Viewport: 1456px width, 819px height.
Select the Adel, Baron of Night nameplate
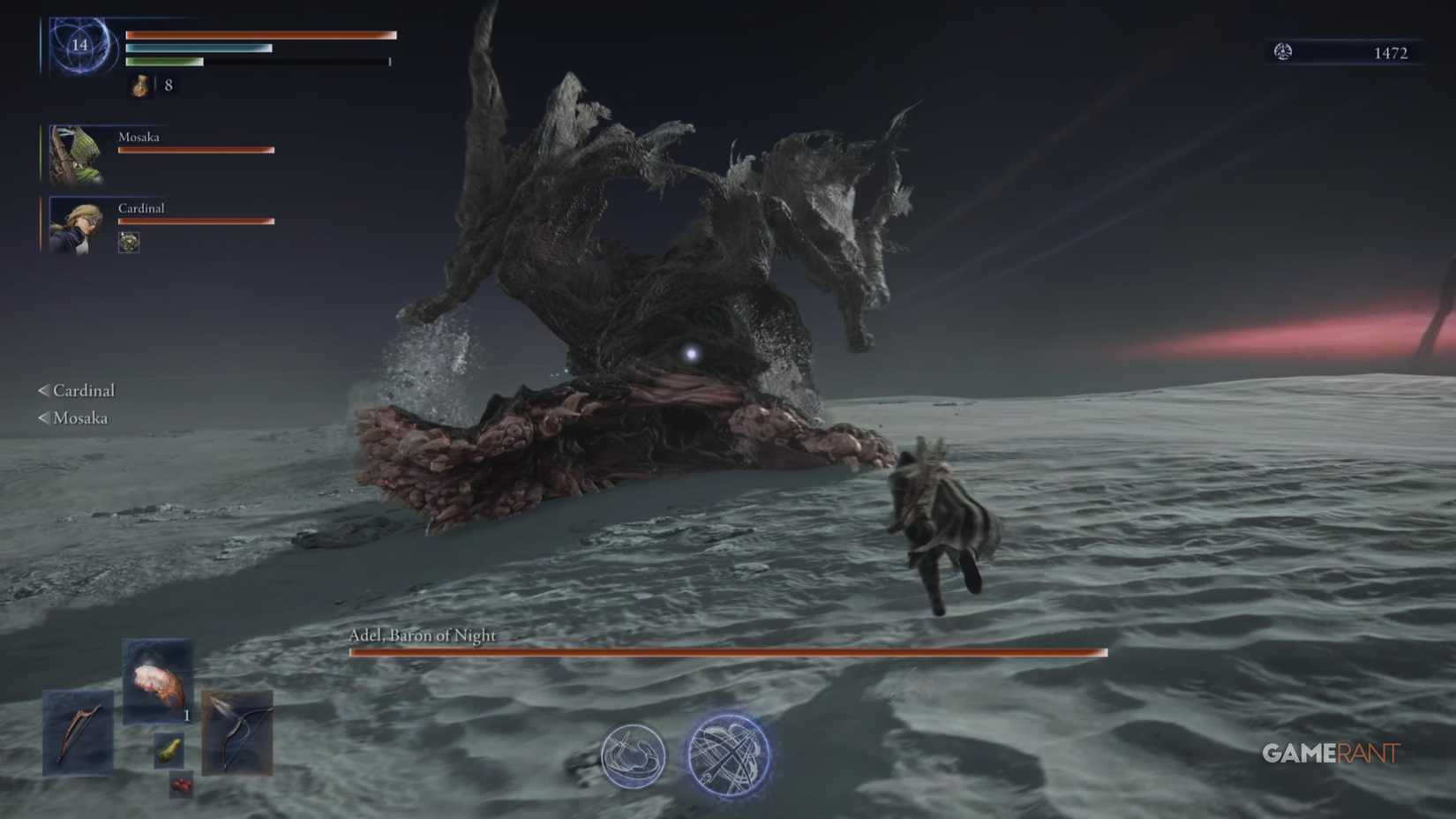(x=422, y=635)
